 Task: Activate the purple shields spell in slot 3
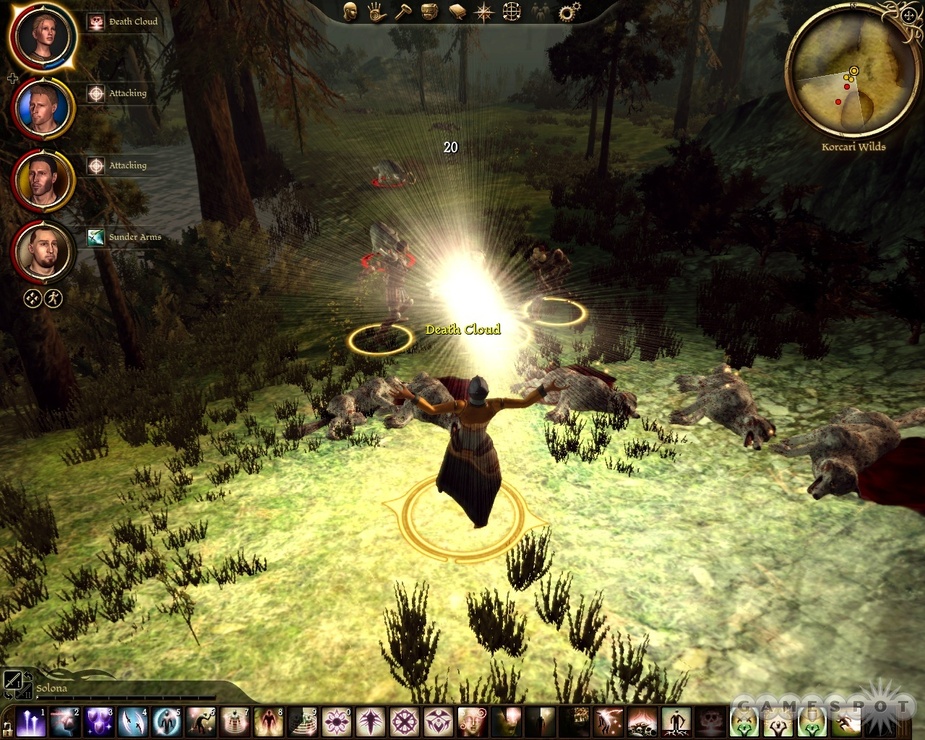click(x=99, y=721)
